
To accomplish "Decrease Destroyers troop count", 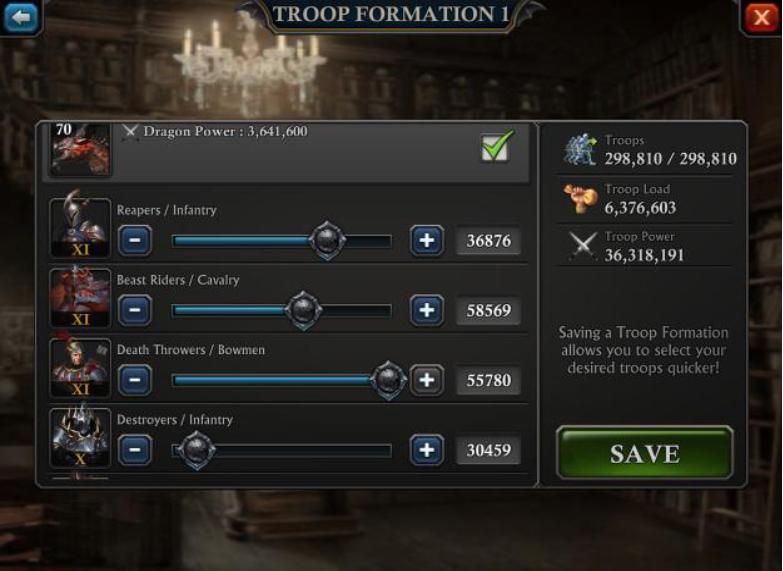I will pos(135,450).
